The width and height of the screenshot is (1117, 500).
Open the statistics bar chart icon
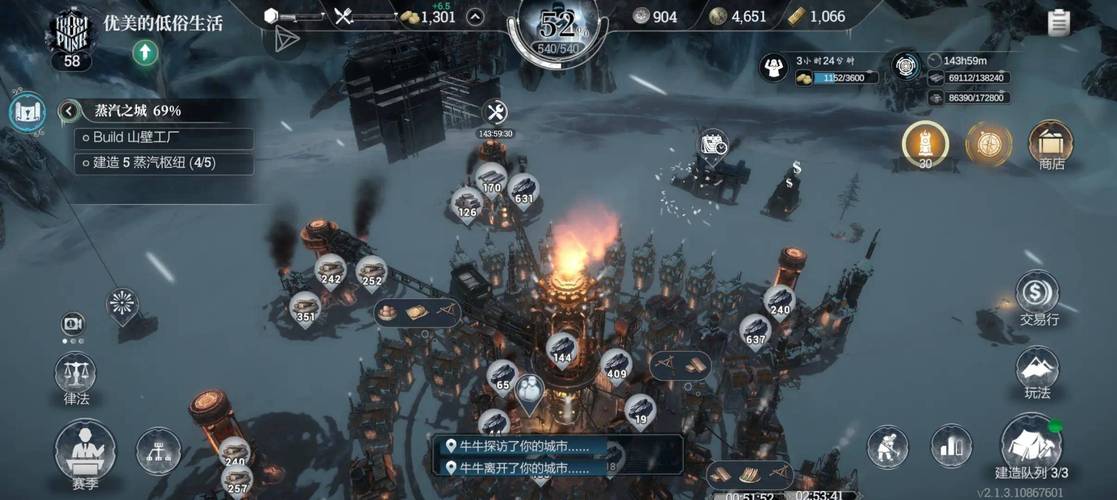[951, 446]
